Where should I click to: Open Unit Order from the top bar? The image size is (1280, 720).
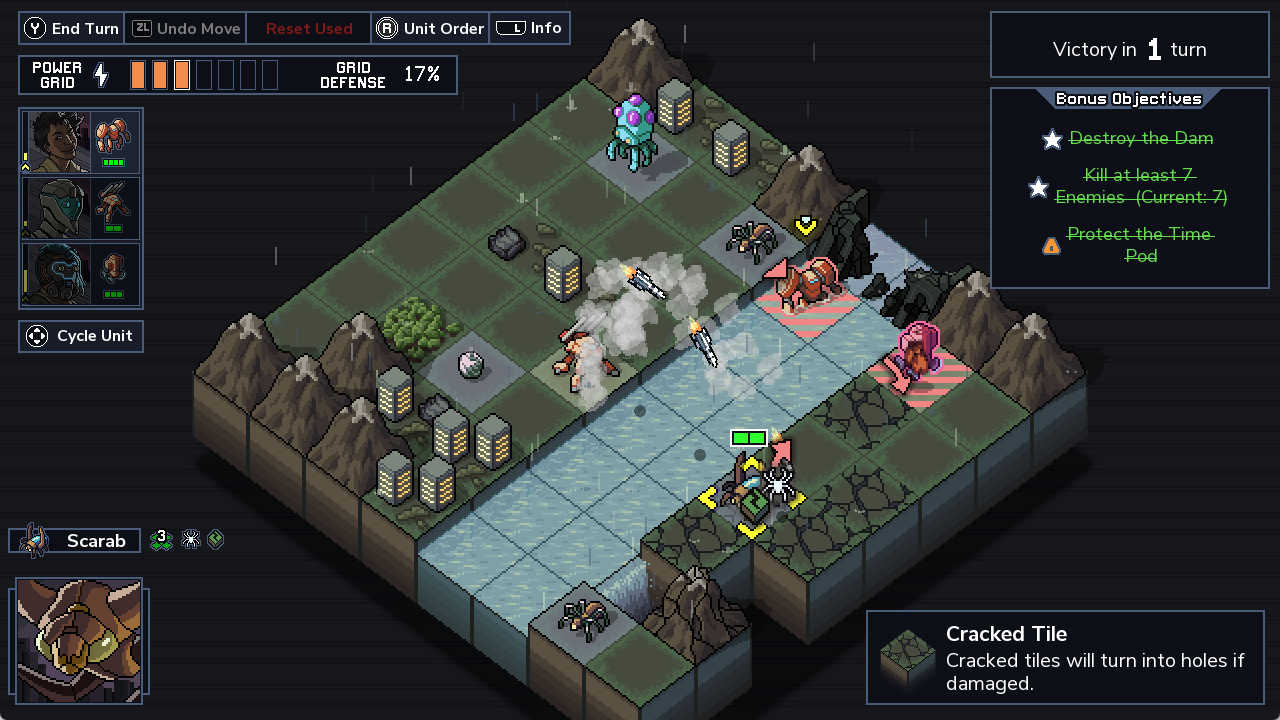coord(430,28)
